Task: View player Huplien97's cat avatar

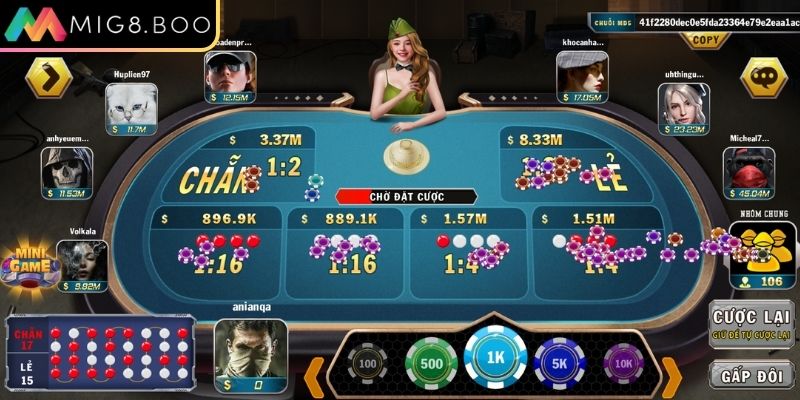Action: [130, 103]
